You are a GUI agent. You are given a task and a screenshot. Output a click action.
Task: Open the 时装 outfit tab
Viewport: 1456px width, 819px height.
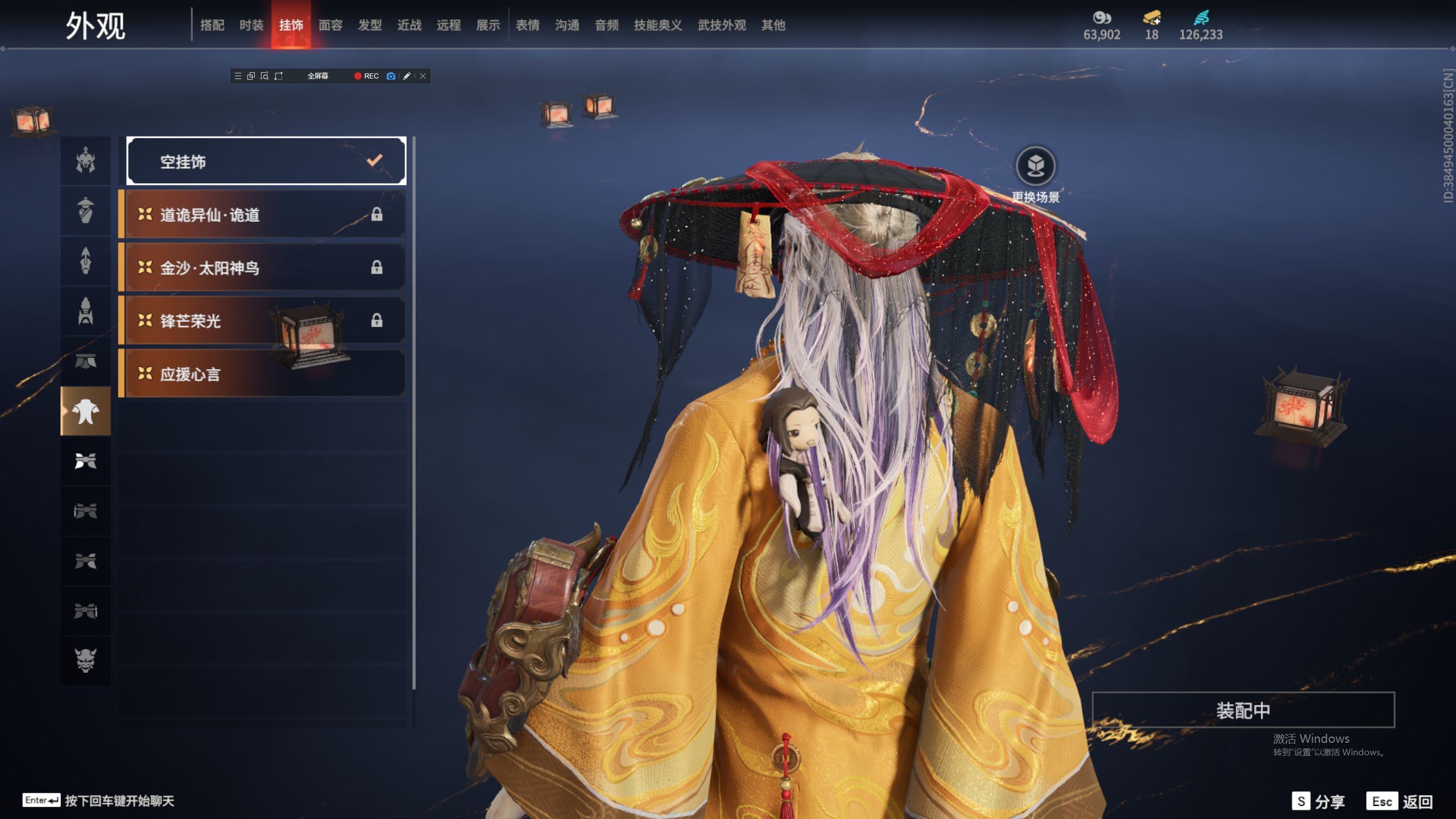click(251, 25)
